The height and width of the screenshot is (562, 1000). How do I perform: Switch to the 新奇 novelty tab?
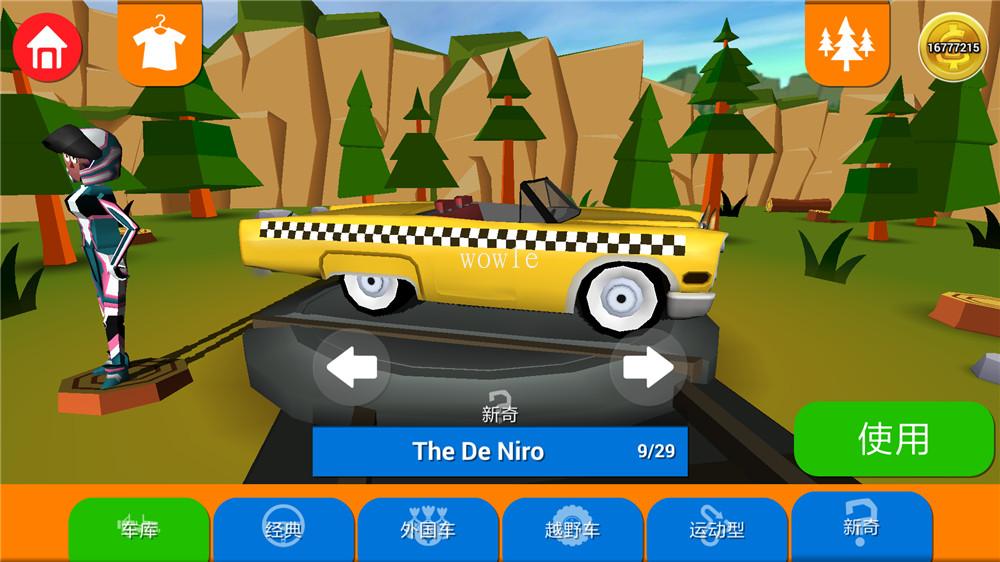point(861,526)
